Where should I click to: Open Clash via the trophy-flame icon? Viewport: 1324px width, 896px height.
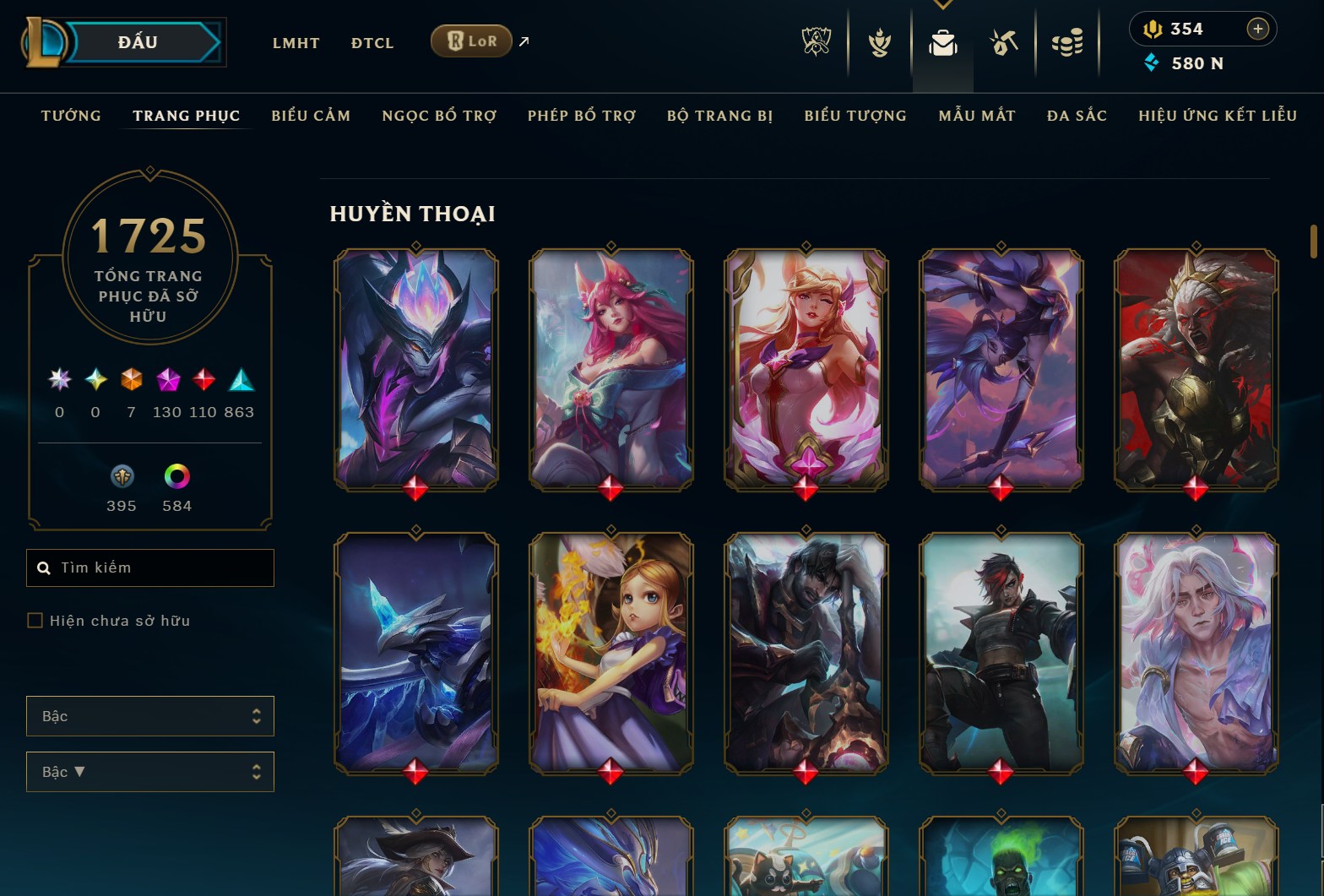pos(878,41)
